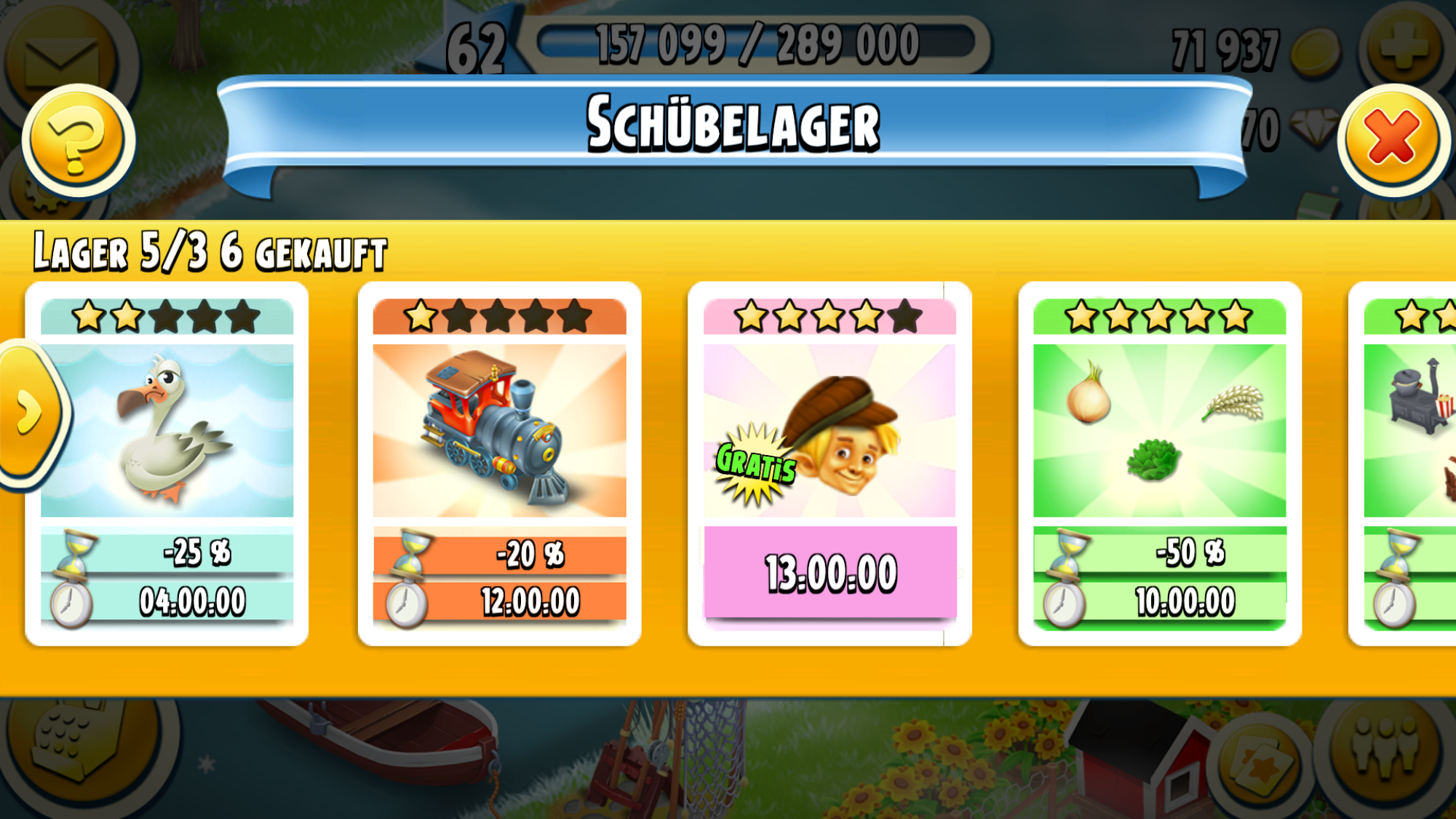Select the onion and wheat crops booster
1456x819 pixels.
click(1159, 463)
